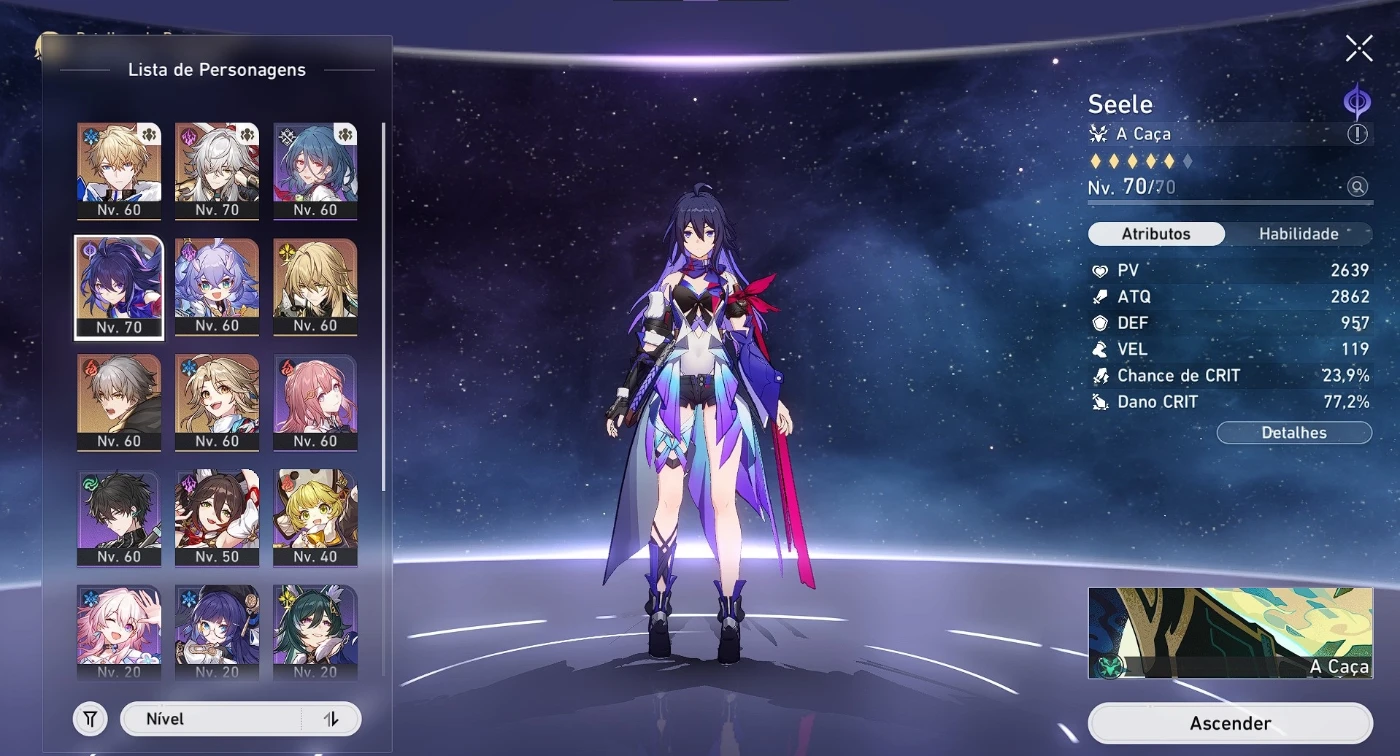Open the A Caça light cone thumbnail
The image size is (1400, 756).
click(x=1229, y=633)
